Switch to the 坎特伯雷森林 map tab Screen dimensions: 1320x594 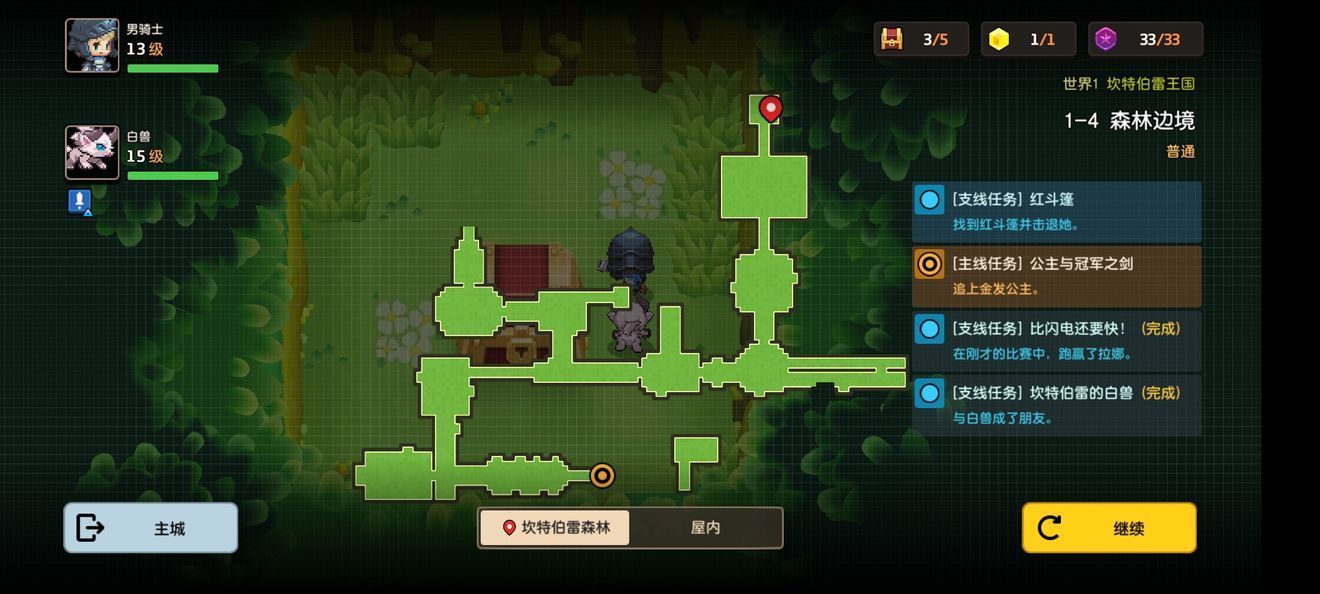pos(555,527)
